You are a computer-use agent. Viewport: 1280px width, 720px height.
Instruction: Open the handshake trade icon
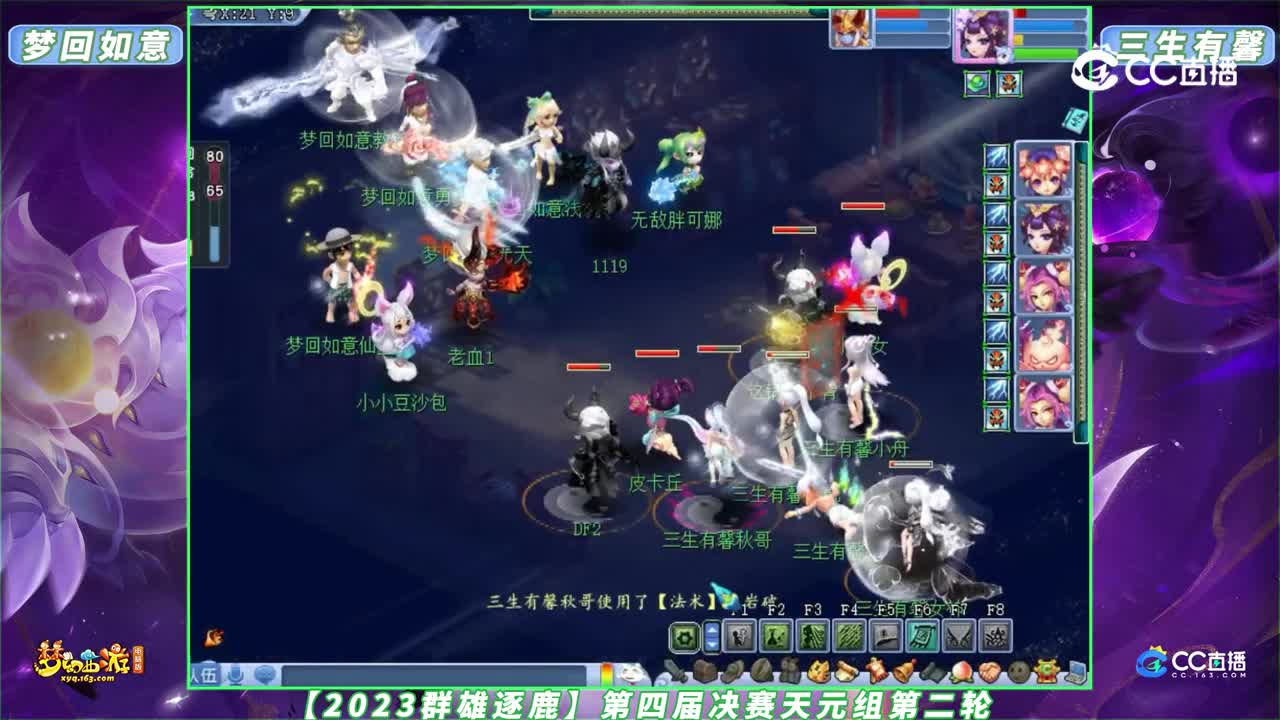pyautogui.click(x=989, y=669)
